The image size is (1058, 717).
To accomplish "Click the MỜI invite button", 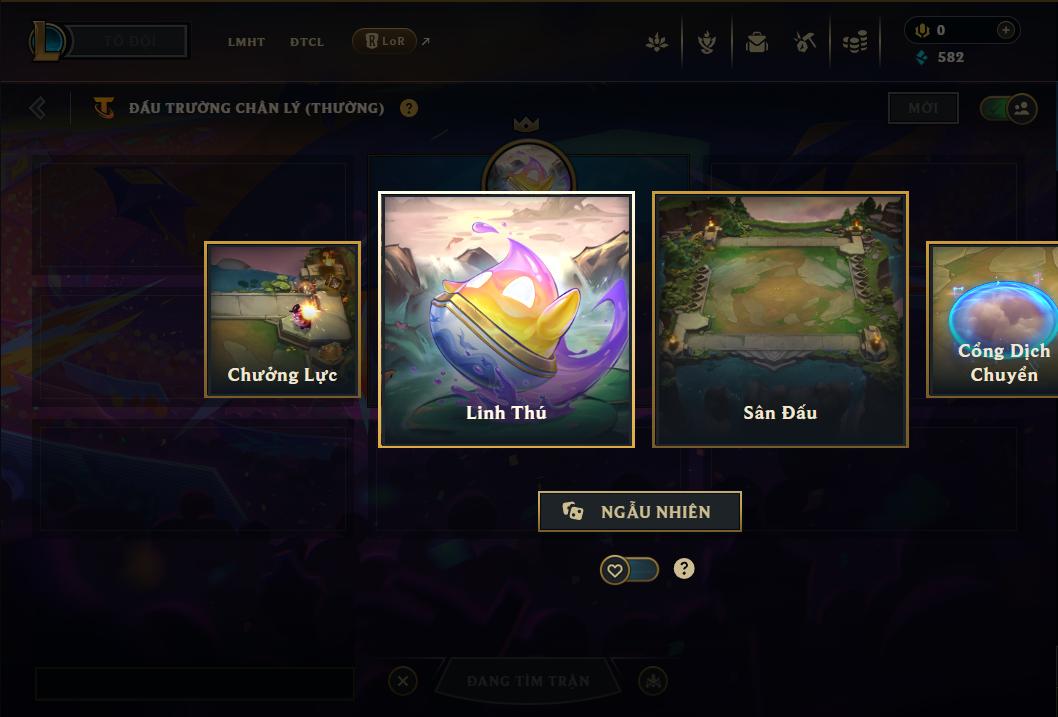I will pos(923,108).
